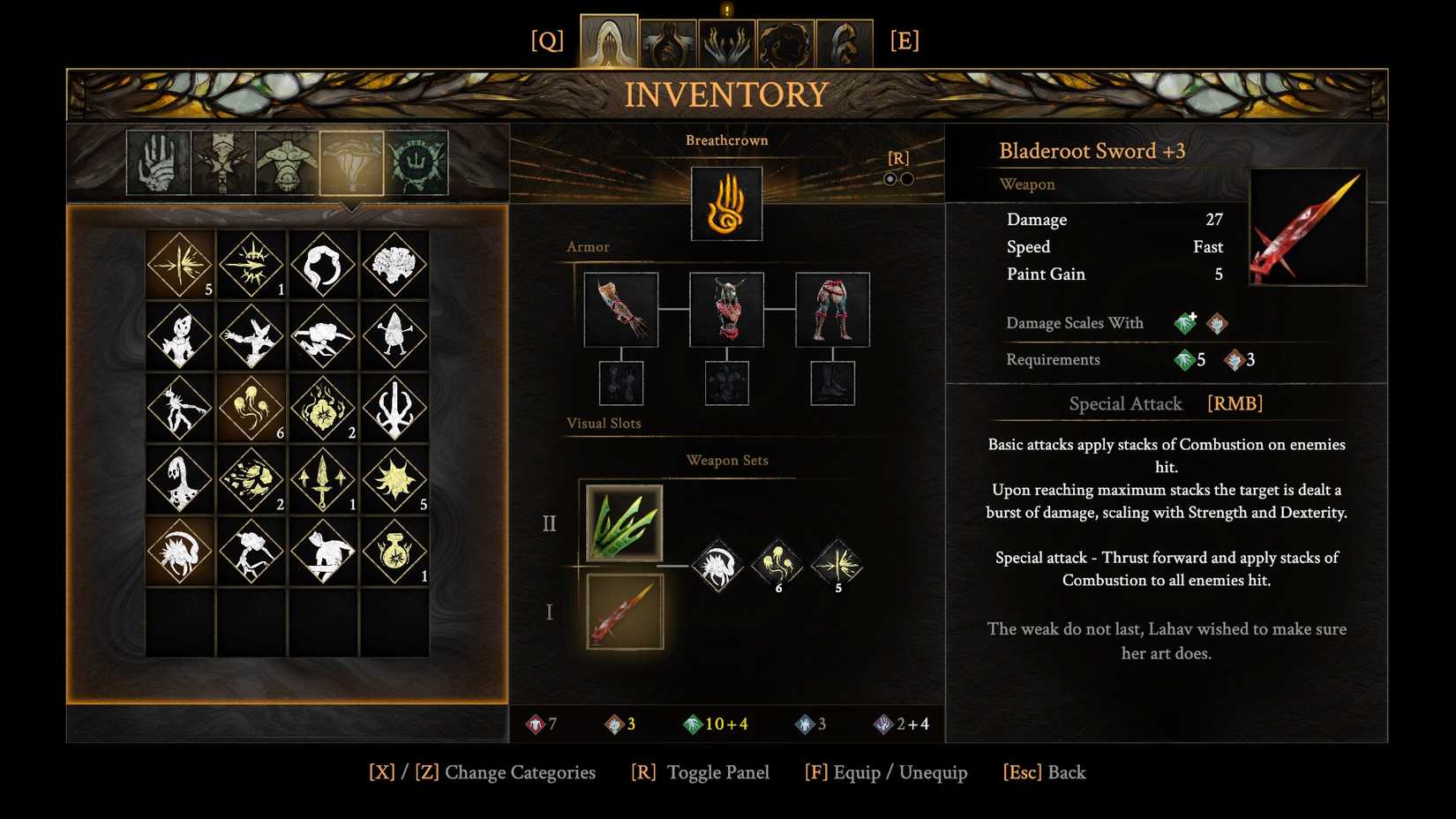The width and height of the screenshot is (1456, 819).
Task: Click the flask item with count one
Action: 395,553
